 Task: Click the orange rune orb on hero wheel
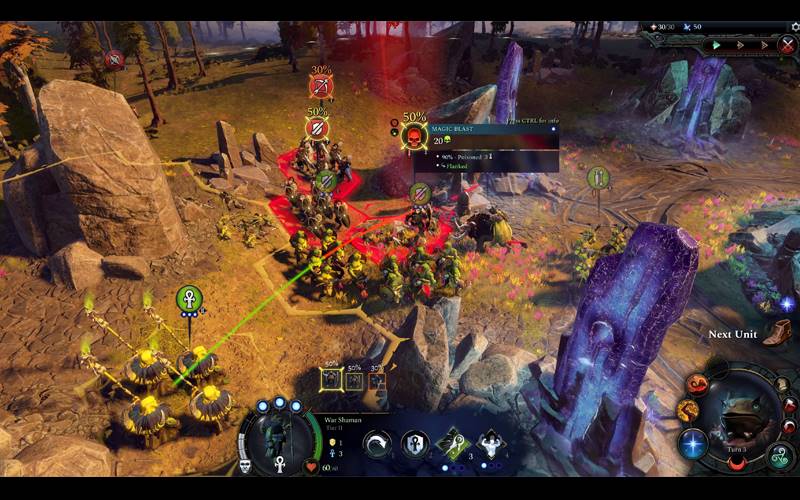[687, 409]
